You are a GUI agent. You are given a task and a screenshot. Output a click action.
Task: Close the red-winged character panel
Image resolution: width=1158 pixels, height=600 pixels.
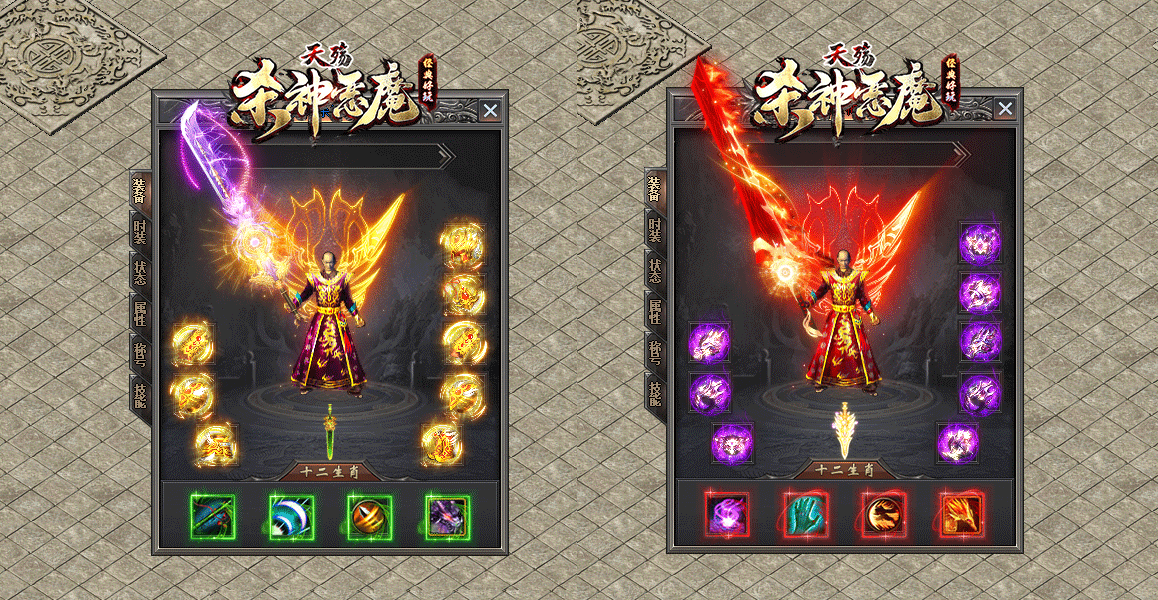click(x=1005, y=110)
